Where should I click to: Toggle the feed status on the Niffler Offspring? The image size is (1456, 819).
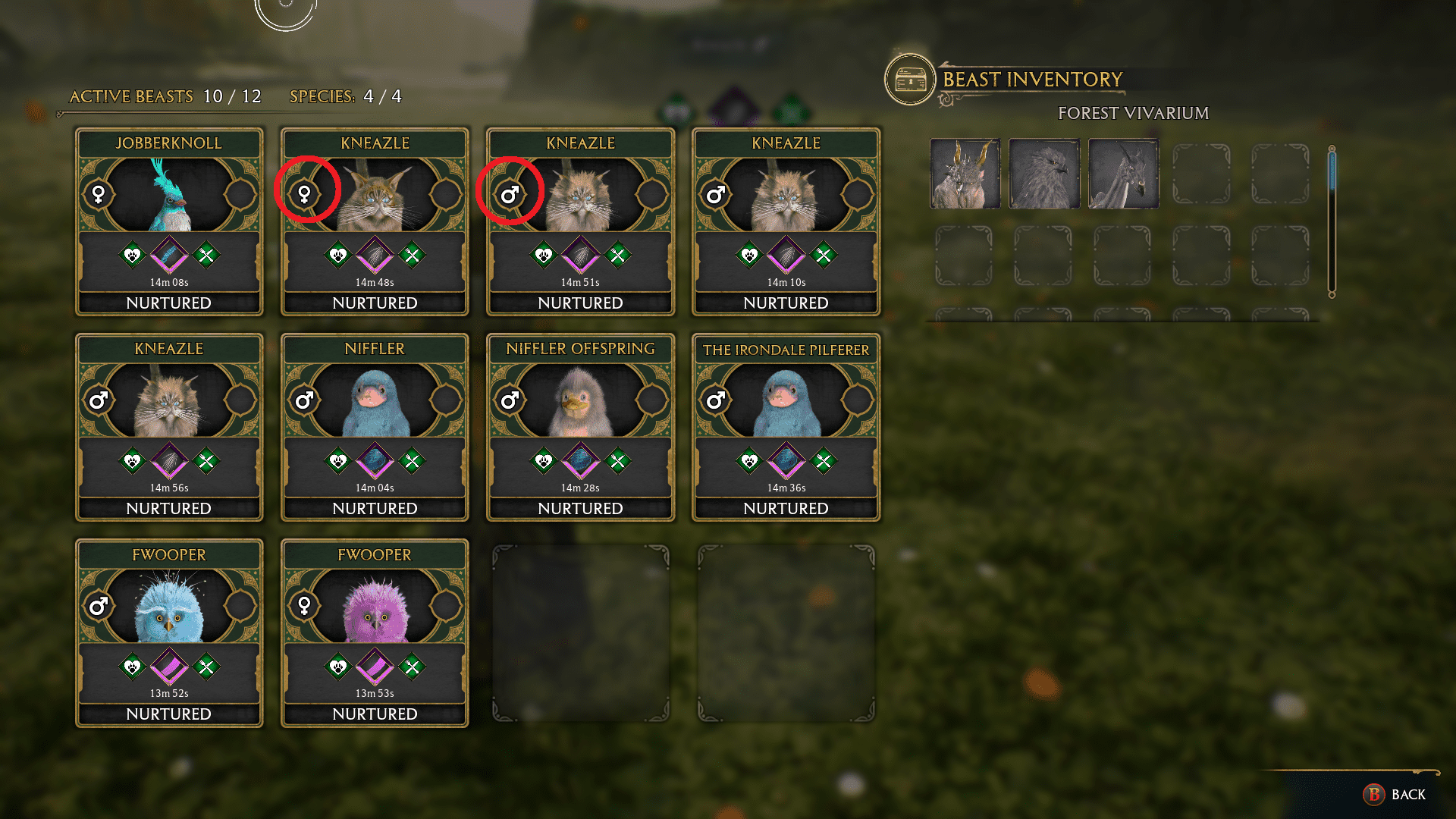tap(620, 460)
